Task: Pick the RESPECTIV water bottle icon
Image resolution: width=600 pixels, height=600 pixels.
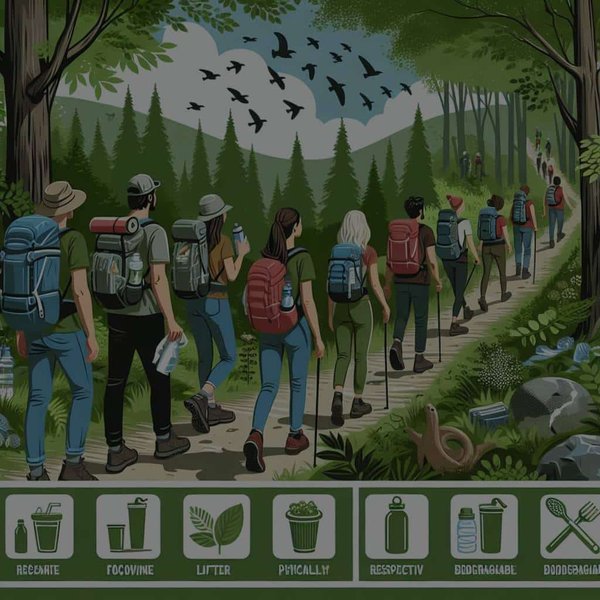Action: tap(397, 526)
